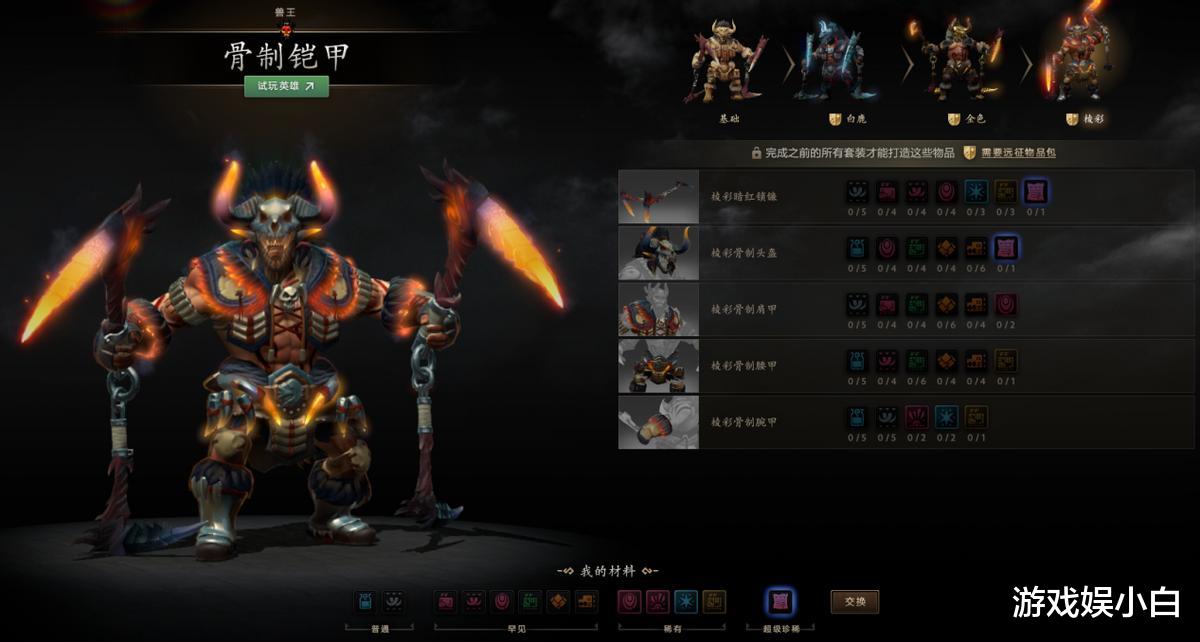Image resolution: width=1200 pixels, height=642 pixels.
Task: Click the glowing ultra-rare material in the helmet row
Action: coord(1005,247)
